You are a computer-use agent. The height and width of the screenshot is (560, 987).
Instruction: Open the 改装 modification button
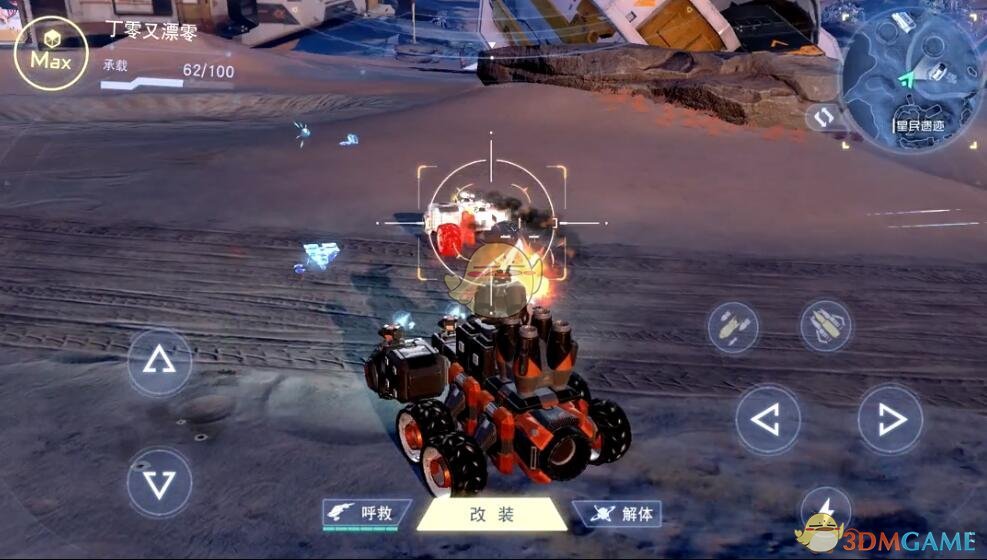492,515
